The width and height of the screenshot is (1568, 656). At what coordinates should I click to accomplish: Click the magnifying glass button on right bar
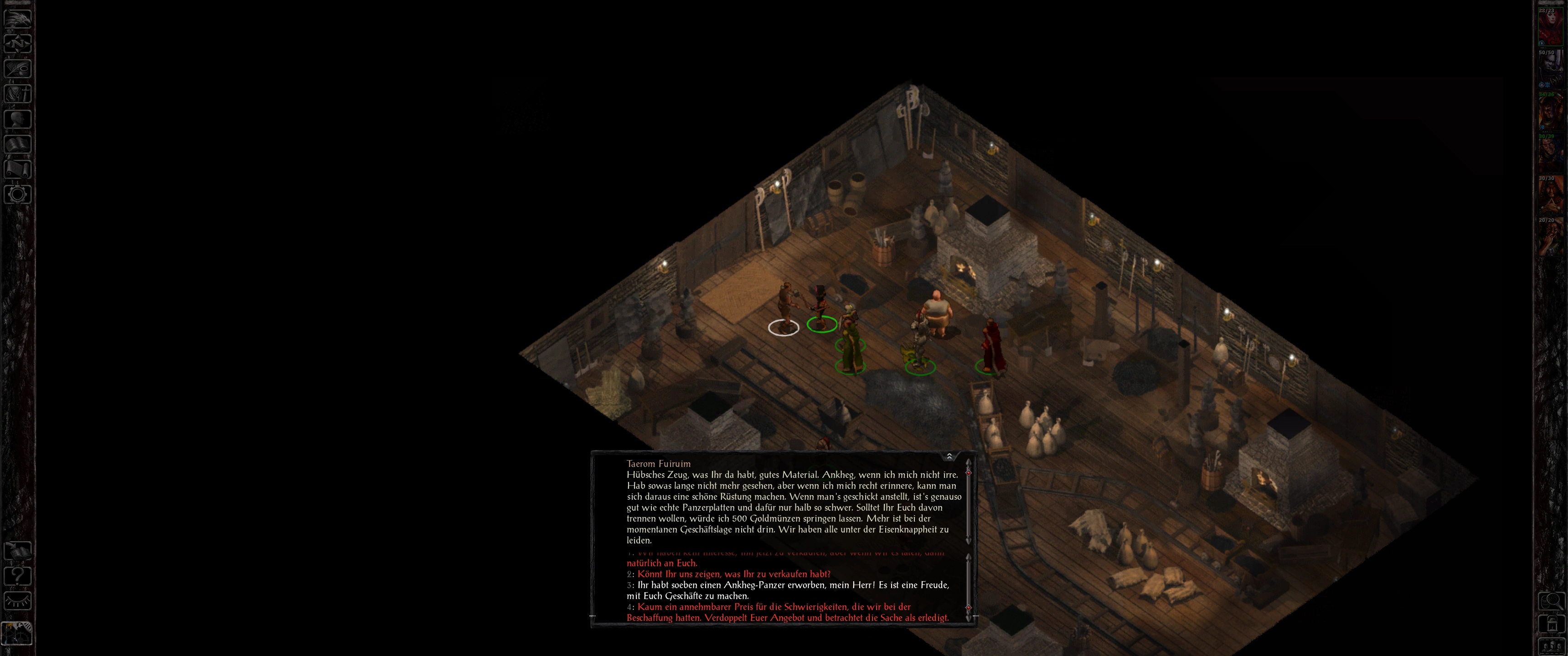(1551, 601)
